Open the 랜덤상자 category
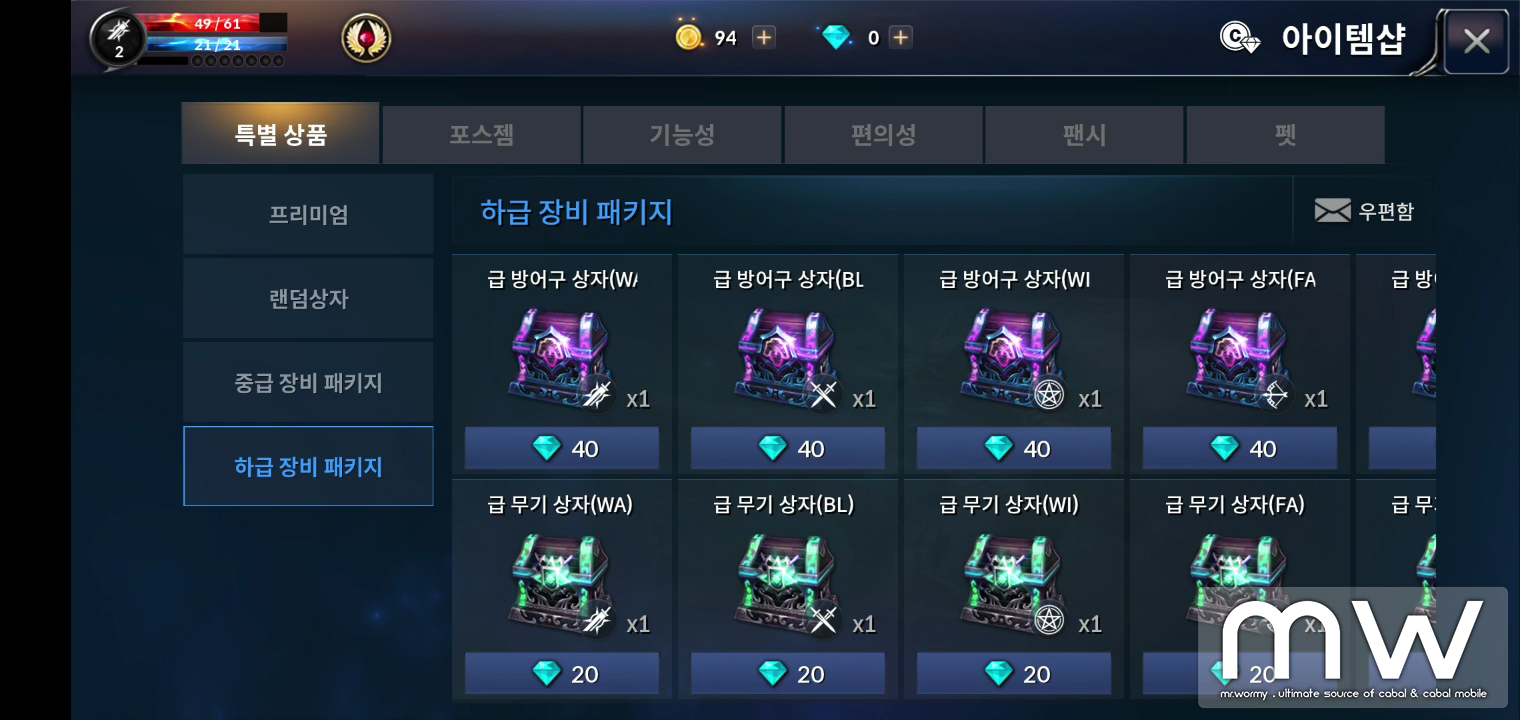 (x=308, y=298)
